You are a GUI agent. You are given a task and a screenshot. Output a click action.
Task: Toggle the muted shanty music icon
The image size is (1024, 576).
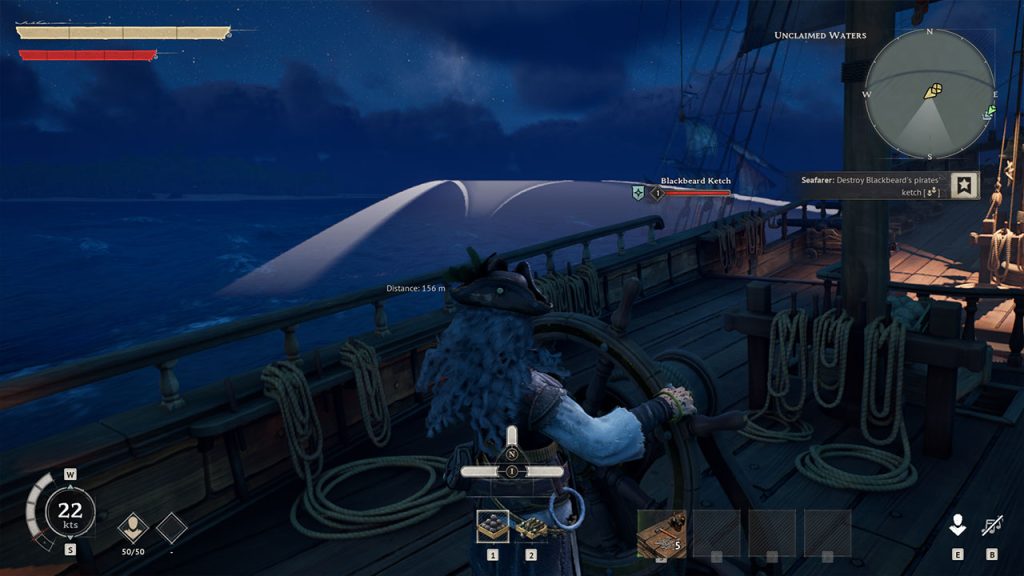pos(992,525)
